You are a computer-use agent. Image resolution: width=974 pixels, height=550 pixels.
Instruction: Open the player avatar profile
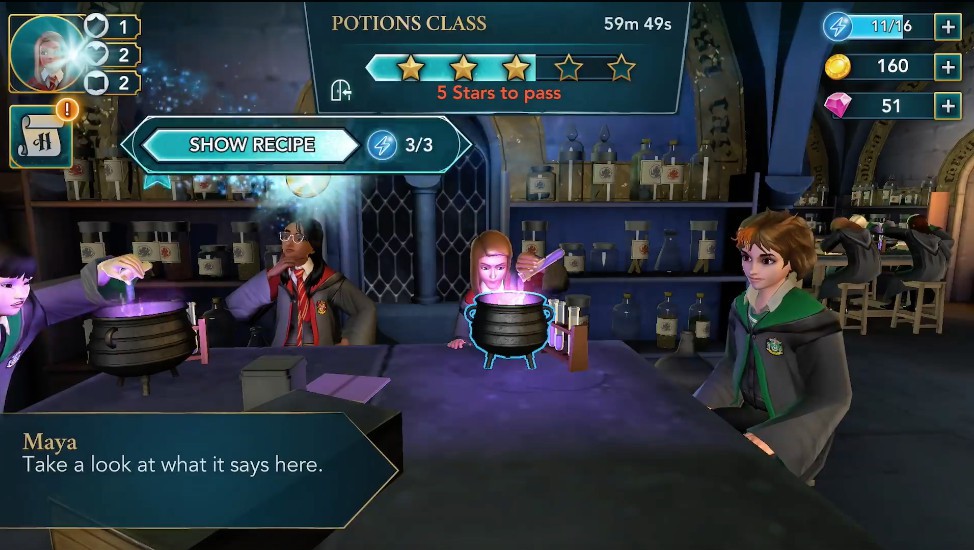(x=46, y=52)
